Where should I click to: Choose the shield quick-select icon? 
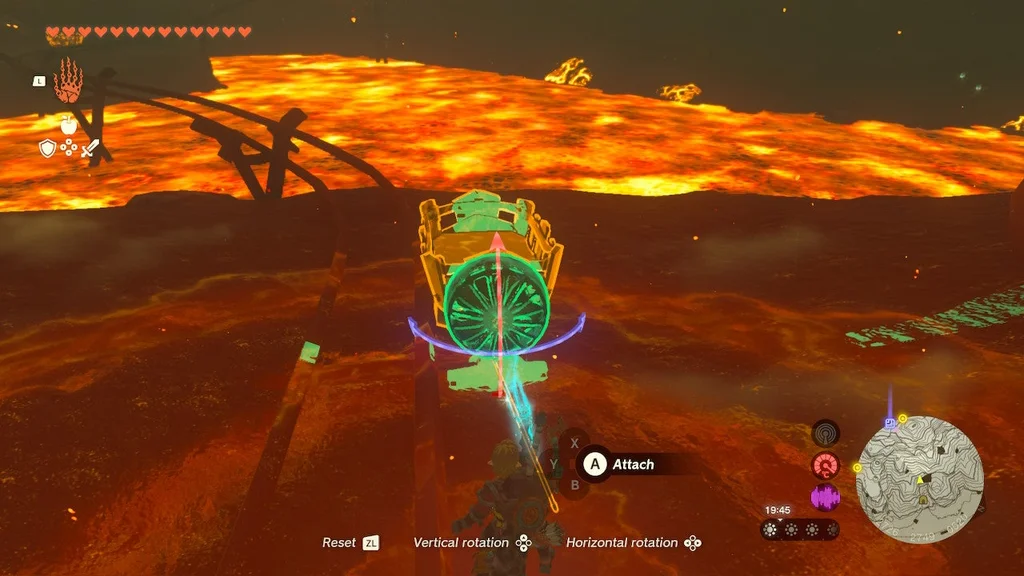pos(47,149)
